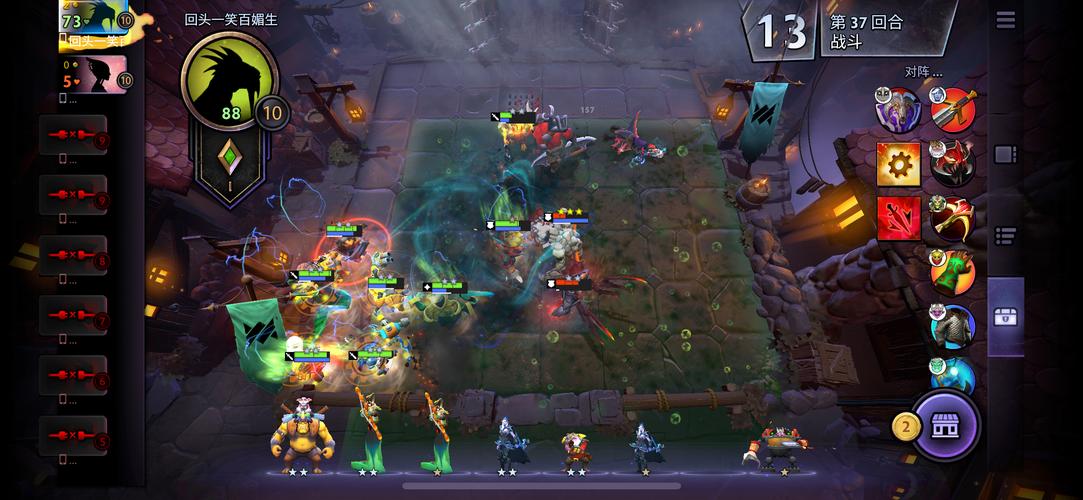Select the red claw-marks alliance icon

(x=898, y=218)
